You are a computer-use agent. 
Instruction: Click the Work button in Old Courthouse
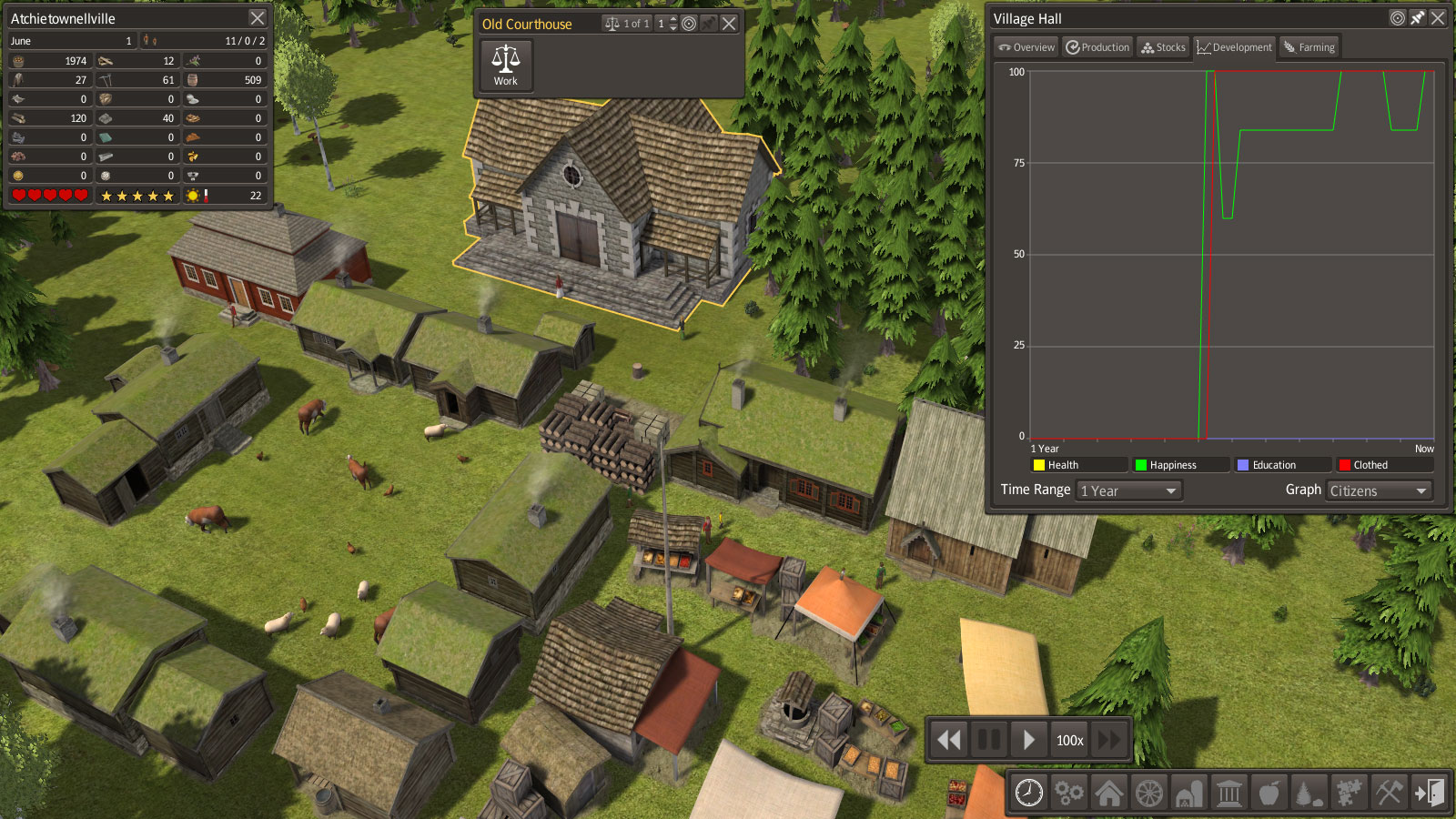point(506,66)
